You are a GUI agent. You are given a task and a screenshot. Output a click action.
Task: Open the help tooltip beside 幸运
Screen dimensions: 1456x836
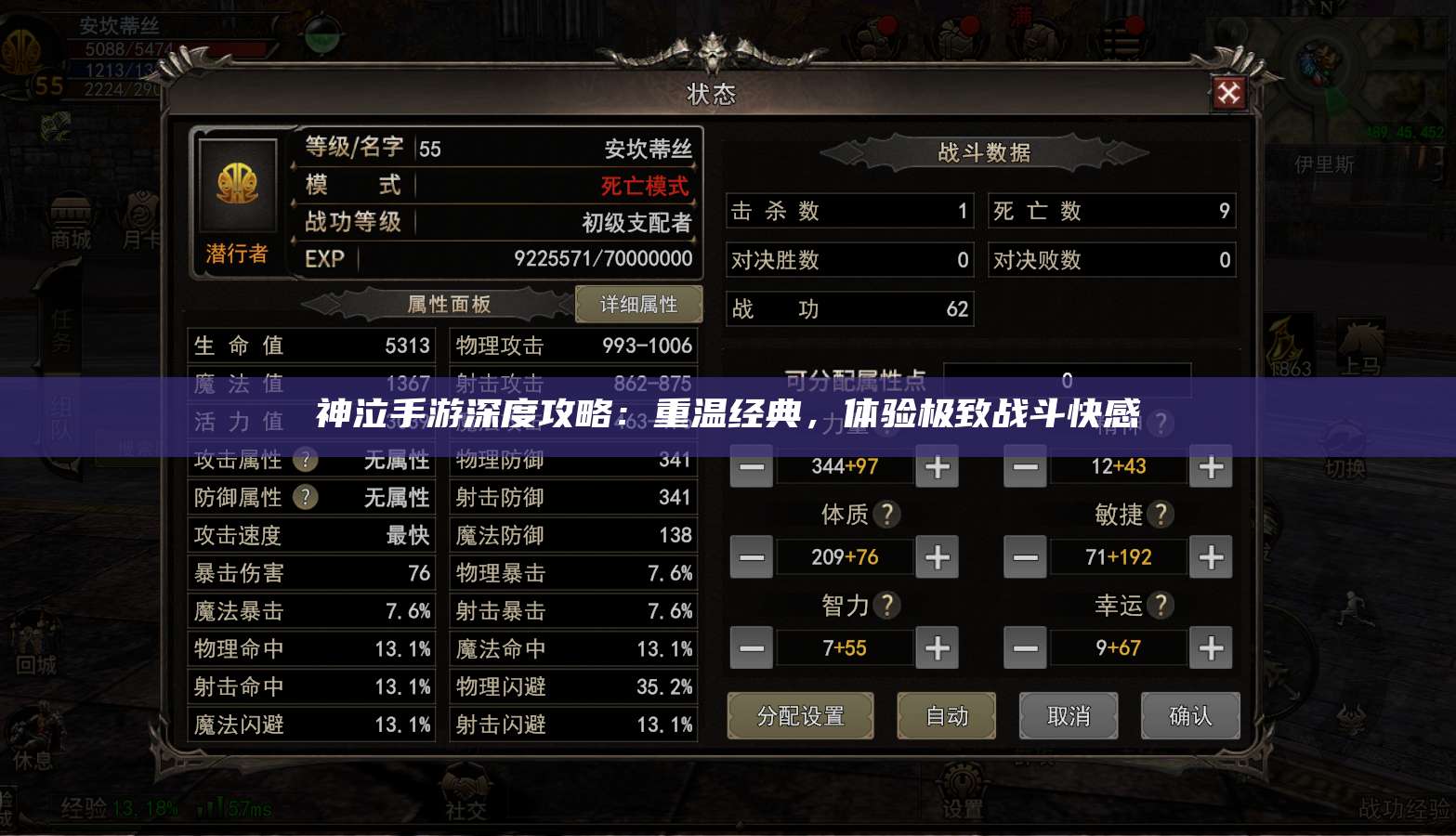[x=1161, y=605]
